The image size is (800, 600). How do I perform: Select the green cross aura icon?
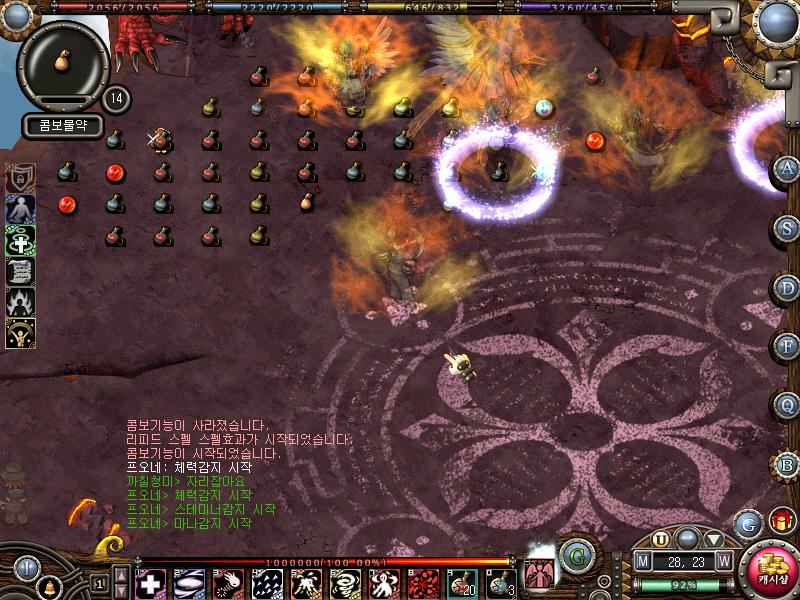pyautogui.click(x=20, y=240)
